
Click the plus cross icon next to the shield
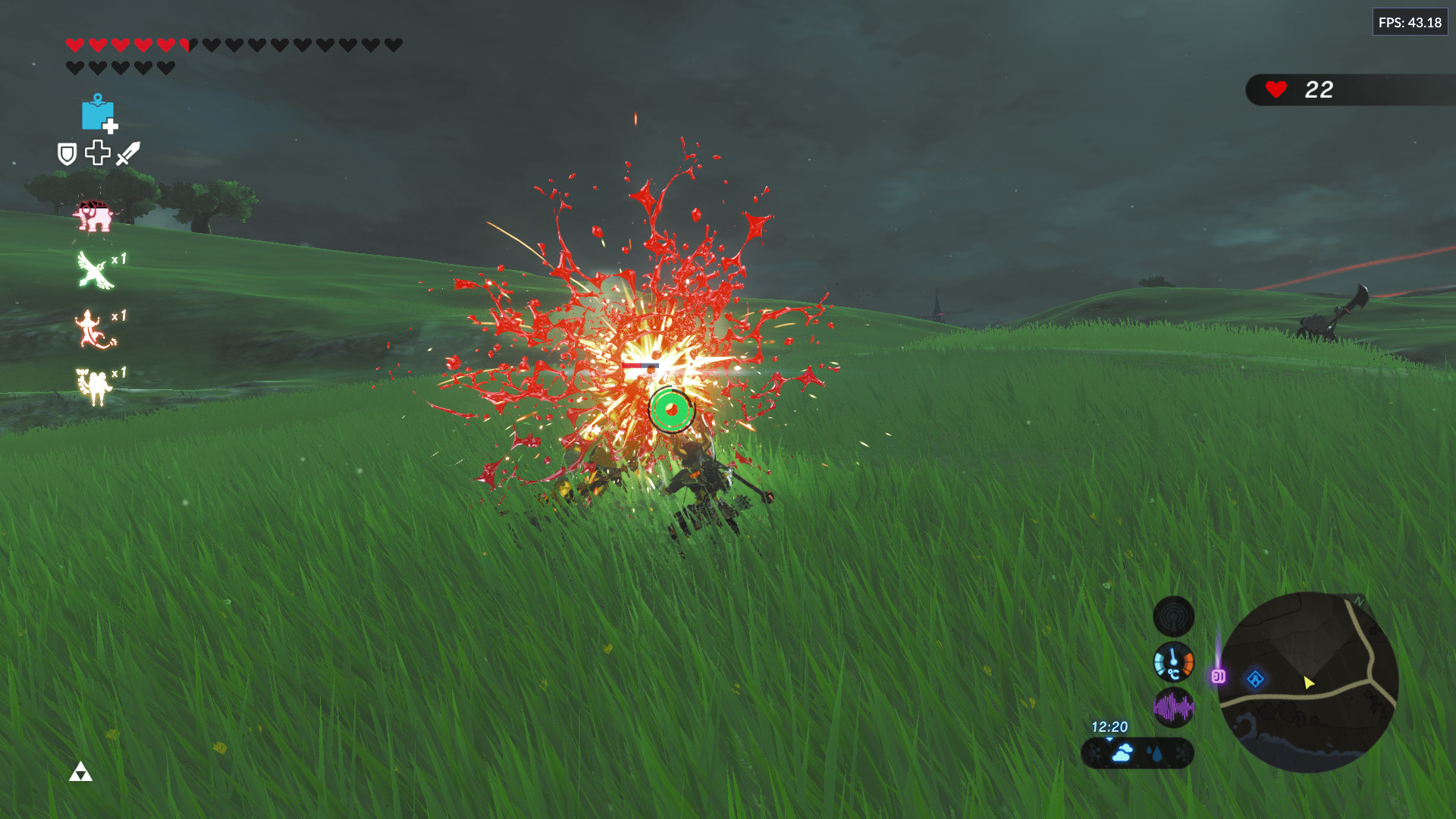pos(96,153)
